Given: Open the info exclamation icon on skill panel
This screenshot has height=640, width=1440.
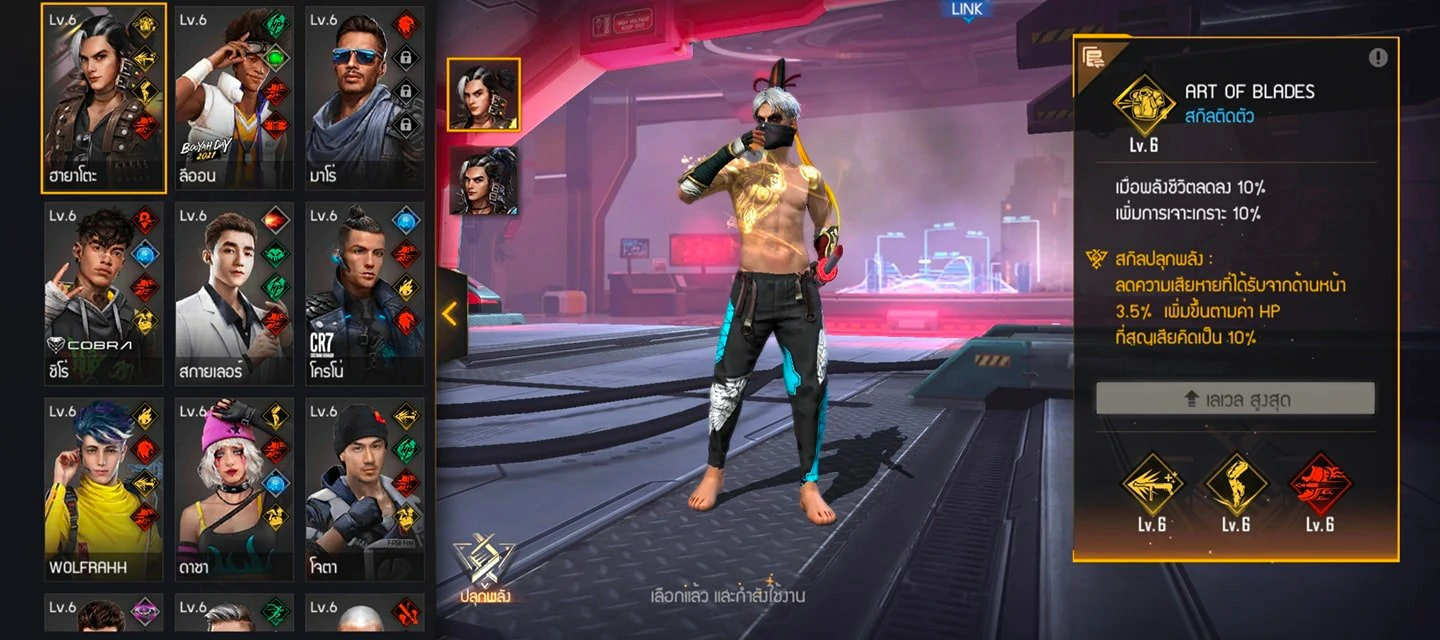Looking at the screenshot, I should pyautogui.click(x=1378, y=57).
